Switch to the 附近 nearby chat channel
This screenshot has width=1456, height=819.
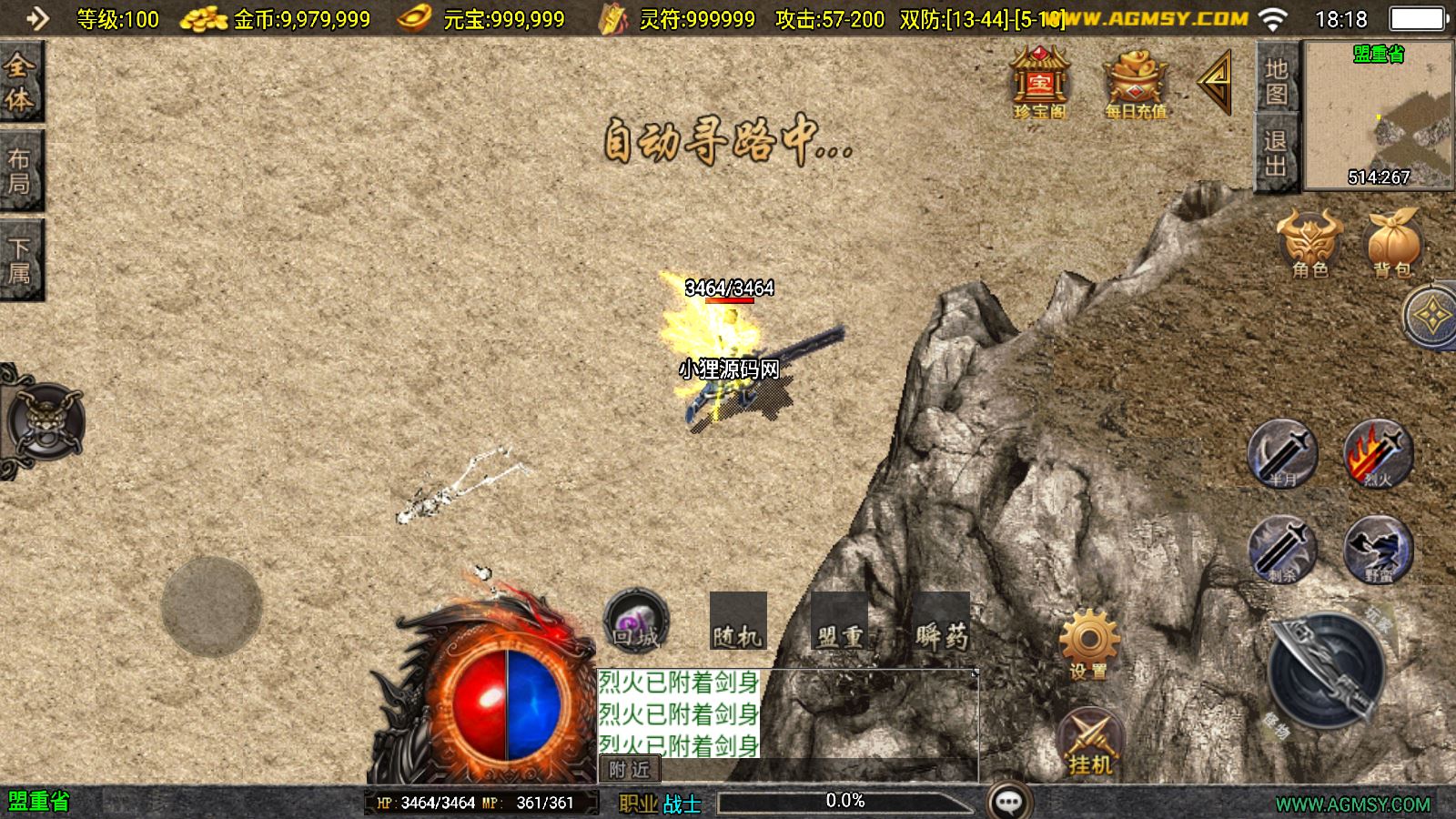tap(629, 770)
